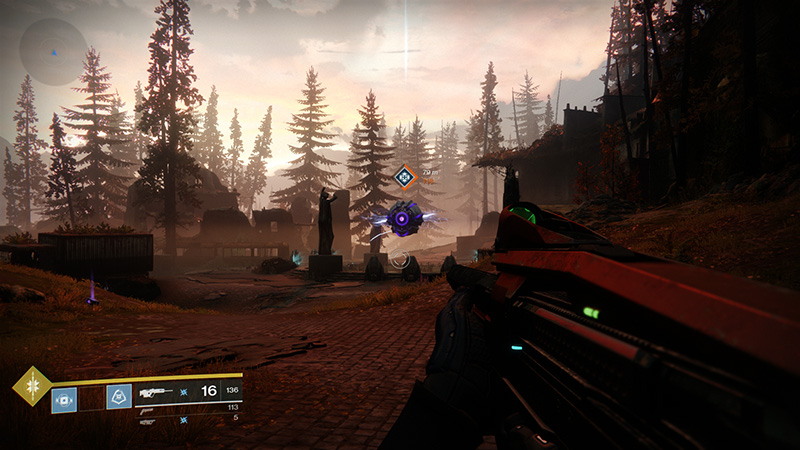
Task: Select the blue grenade ability icon
Action: [64, 399]
